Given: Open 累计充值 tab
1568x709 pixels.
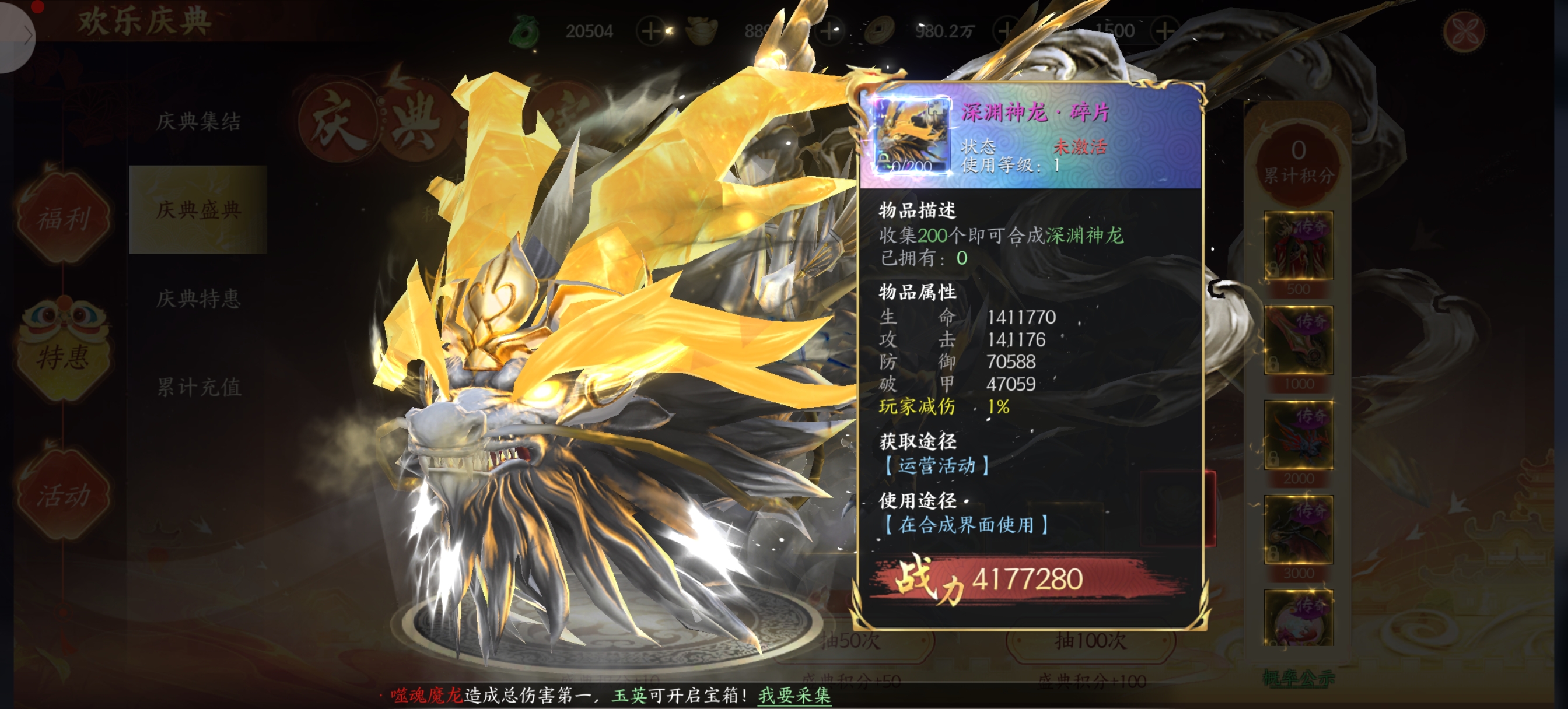Looking at the screenshot, I should (x=198, y=387).
